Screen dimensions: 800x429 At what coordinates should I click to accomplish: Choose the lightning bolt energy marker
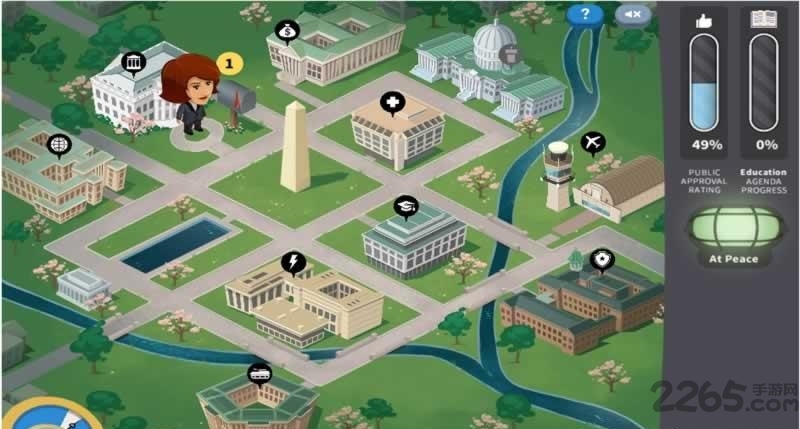[x=293, y=262]
